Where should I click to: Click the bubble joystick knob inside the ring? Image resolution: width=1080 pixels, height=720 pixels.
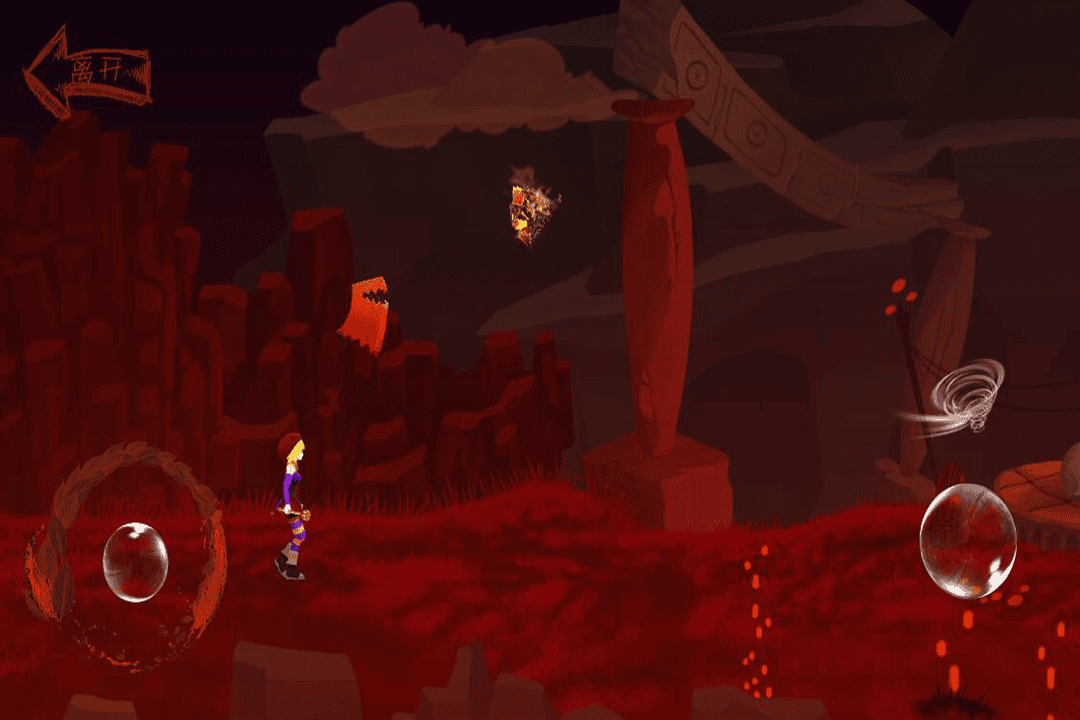coord(135,562)
